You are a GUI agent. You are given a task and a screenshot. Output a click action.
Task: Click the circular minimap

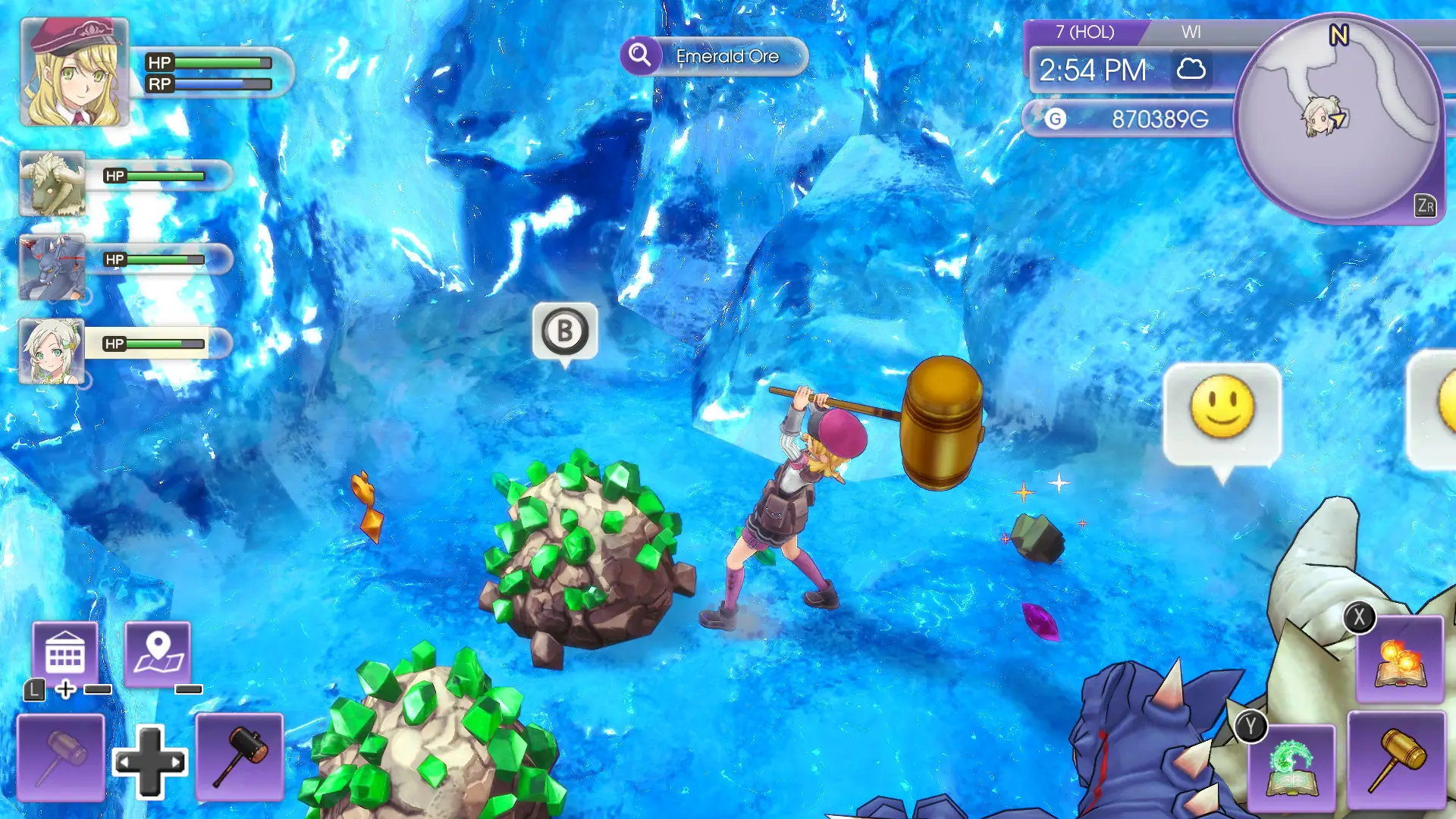(x=1338, y=118)
